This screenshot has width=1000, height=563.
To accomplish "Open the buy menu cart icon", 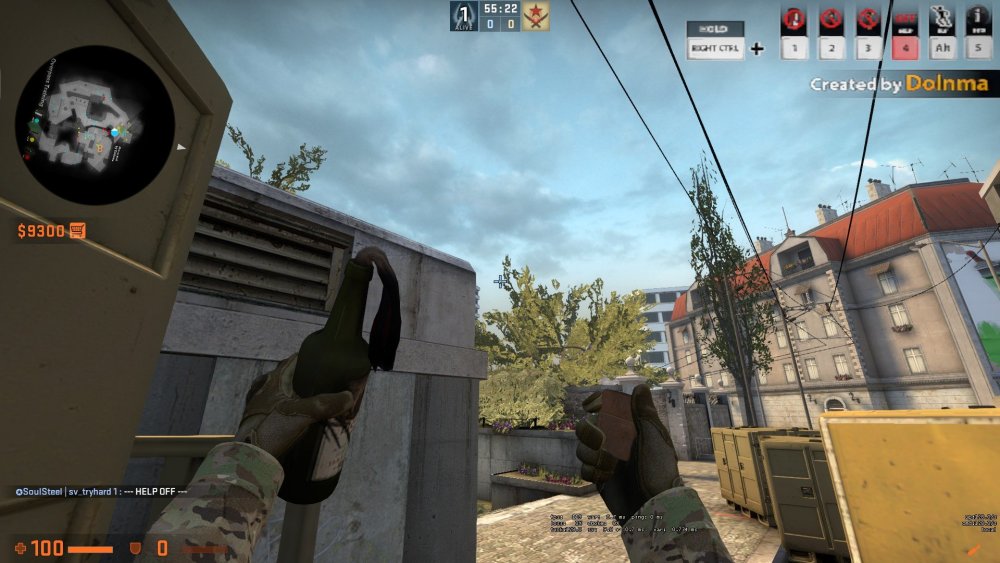I will pyautogui.click(x=78, y=231).
